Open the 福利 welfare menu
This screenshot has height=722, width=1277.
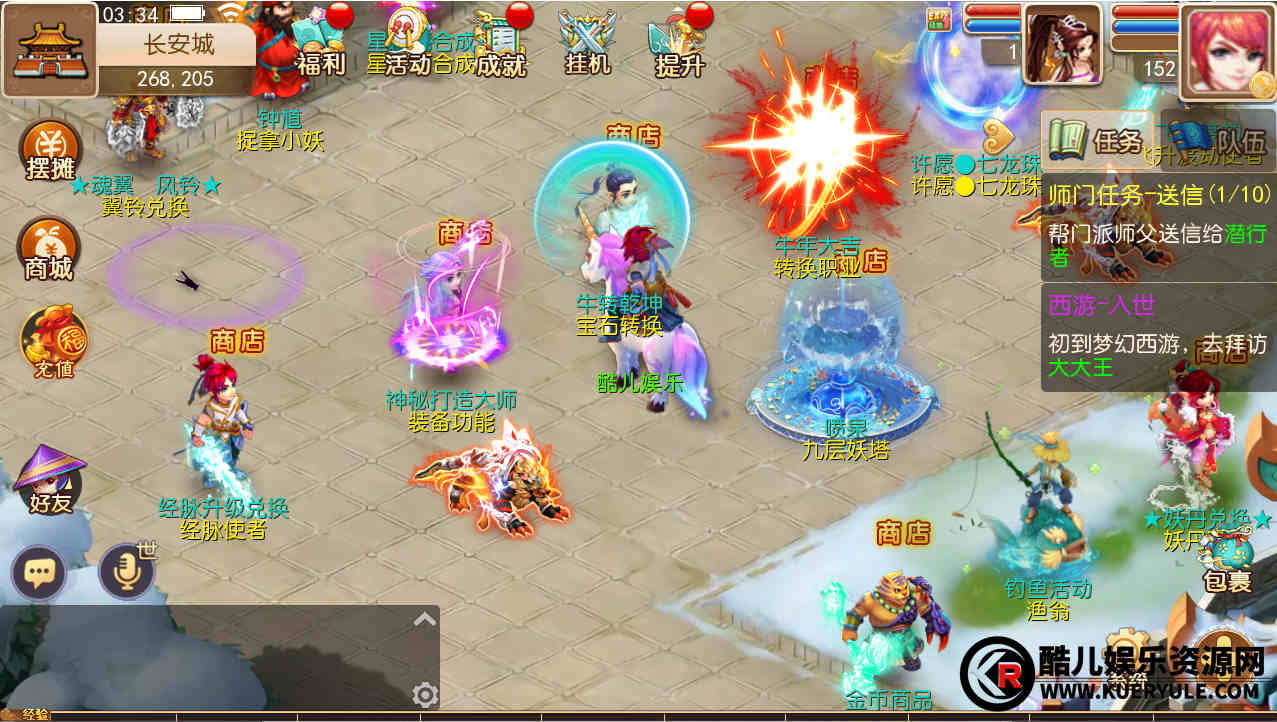click(x=318, y=44)
